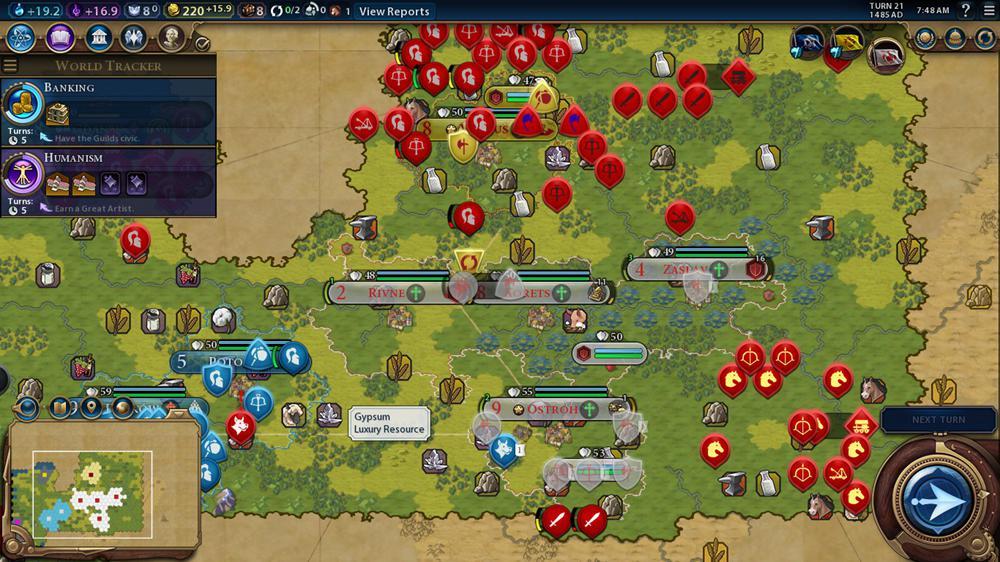Toggle the World Tracker checkmark button

pyautogui.click(x=202, y=44)
